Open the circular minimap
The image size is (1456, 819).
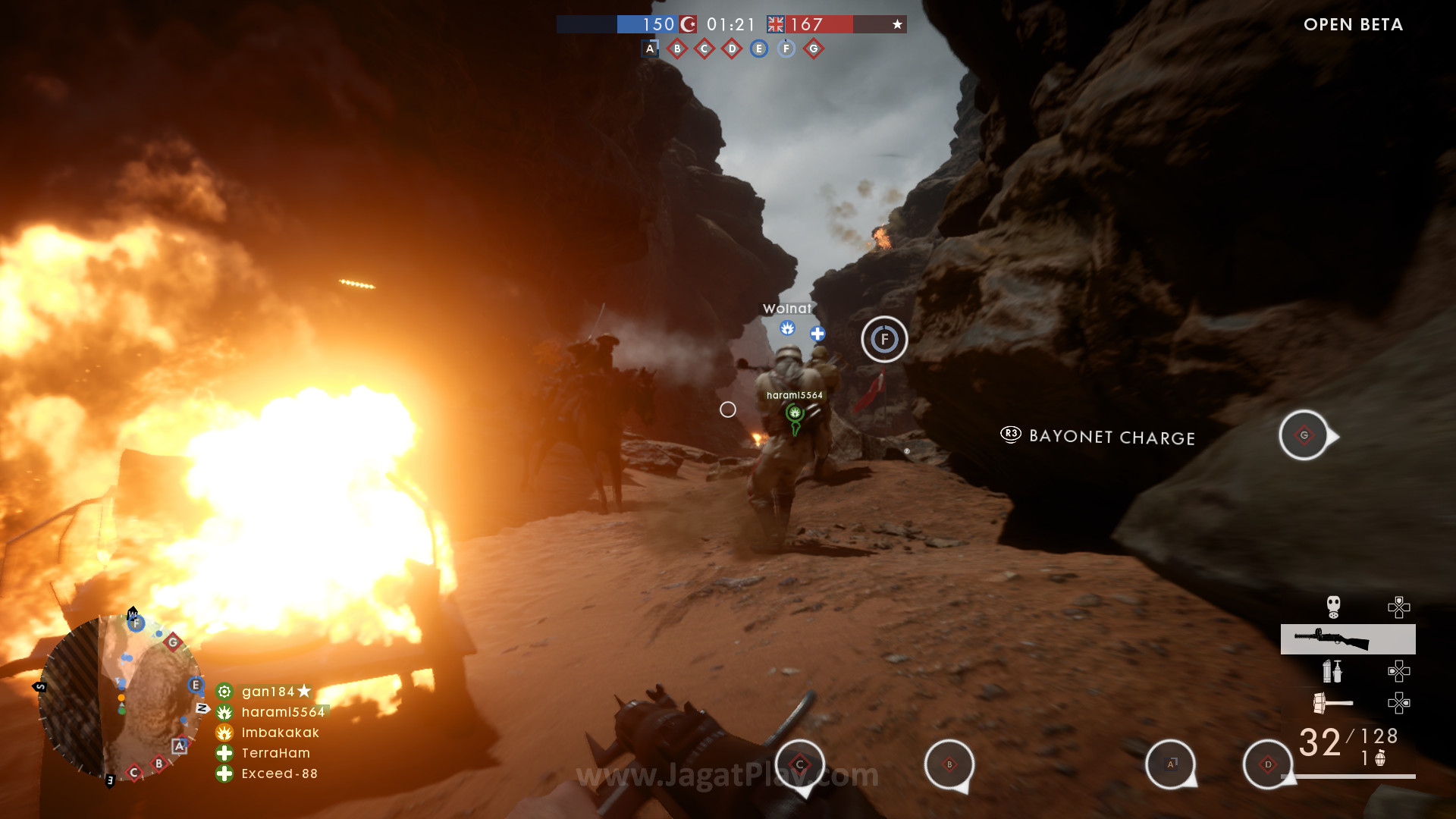coord(121,698)
